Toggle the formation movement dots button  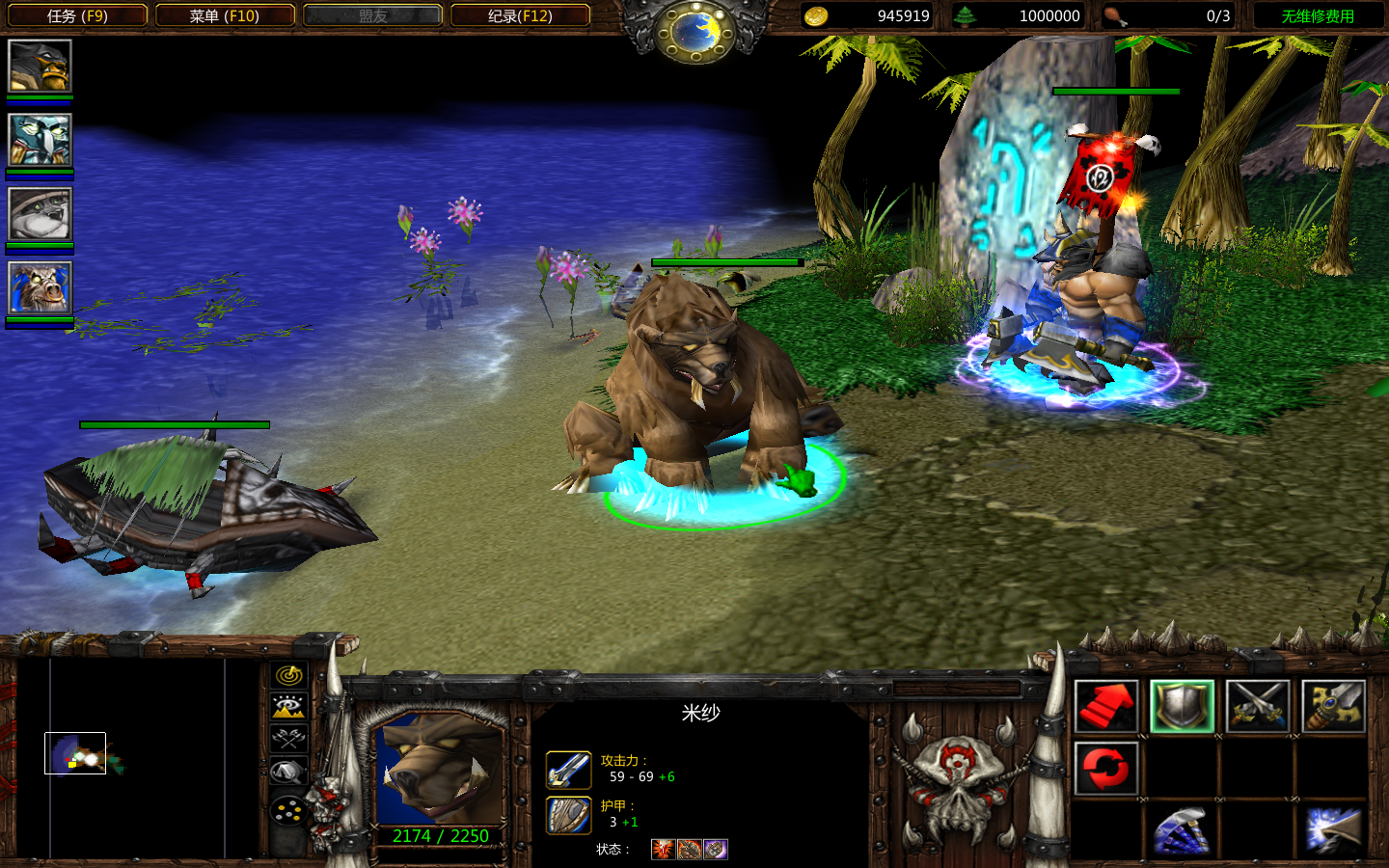point(288,811)
